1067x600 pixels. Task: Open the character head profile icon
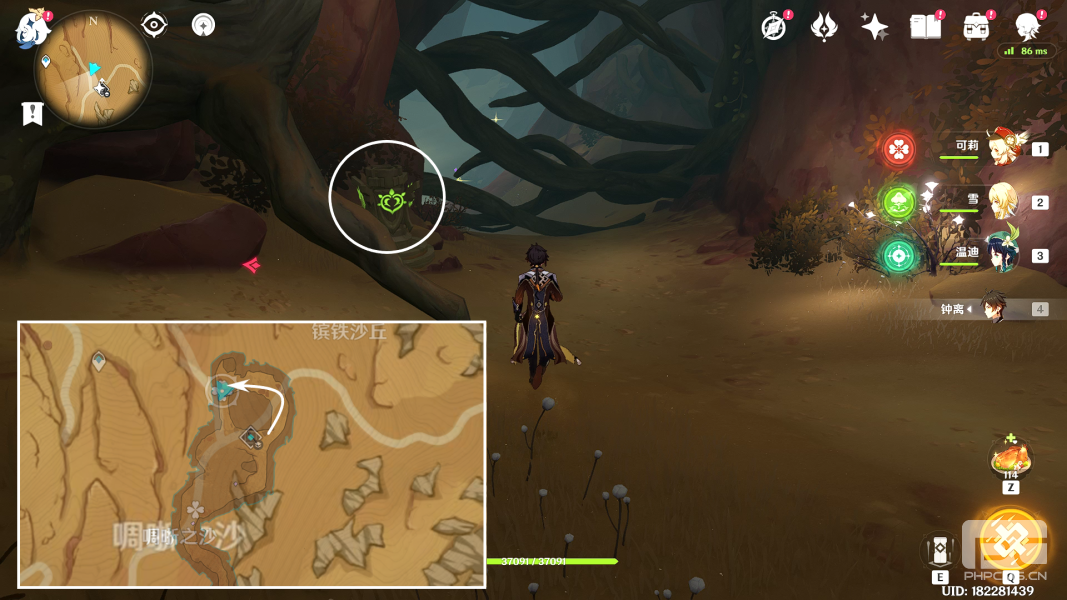[1027, 27]
